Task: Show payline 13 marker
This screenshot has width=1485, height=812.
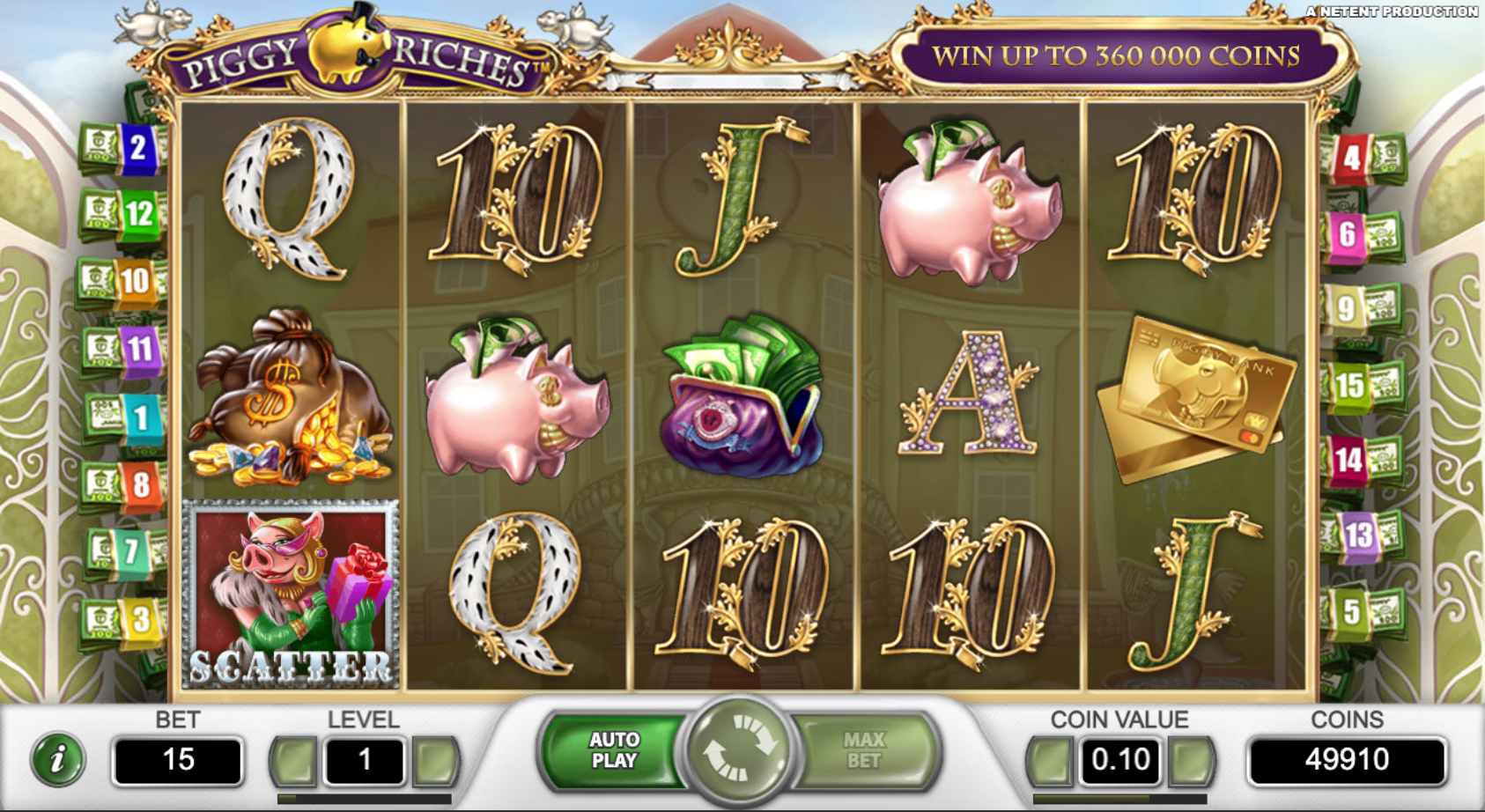Action: 1357,535
